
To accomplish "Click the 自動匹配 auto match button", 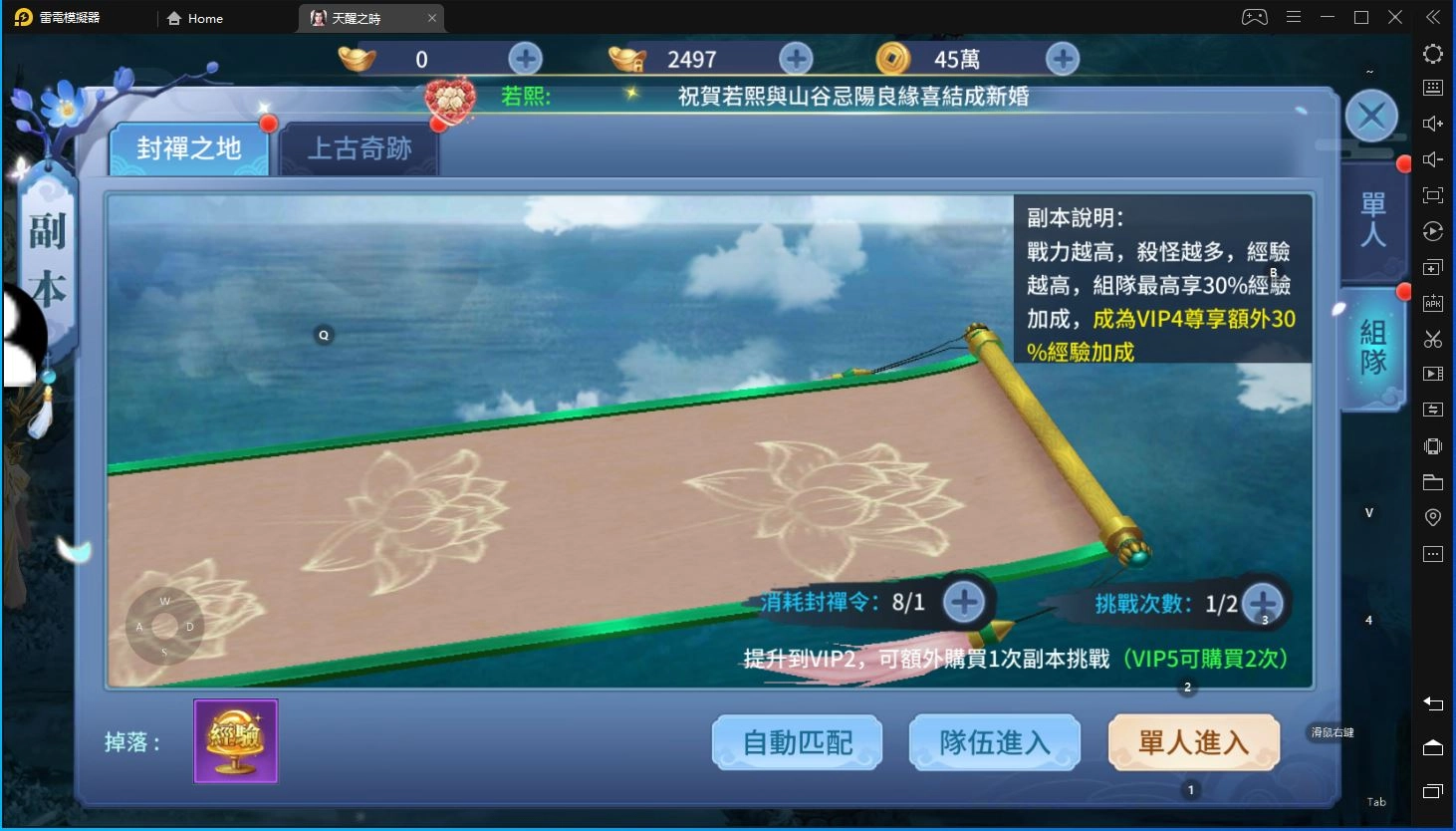I will [x=796, y=741].
